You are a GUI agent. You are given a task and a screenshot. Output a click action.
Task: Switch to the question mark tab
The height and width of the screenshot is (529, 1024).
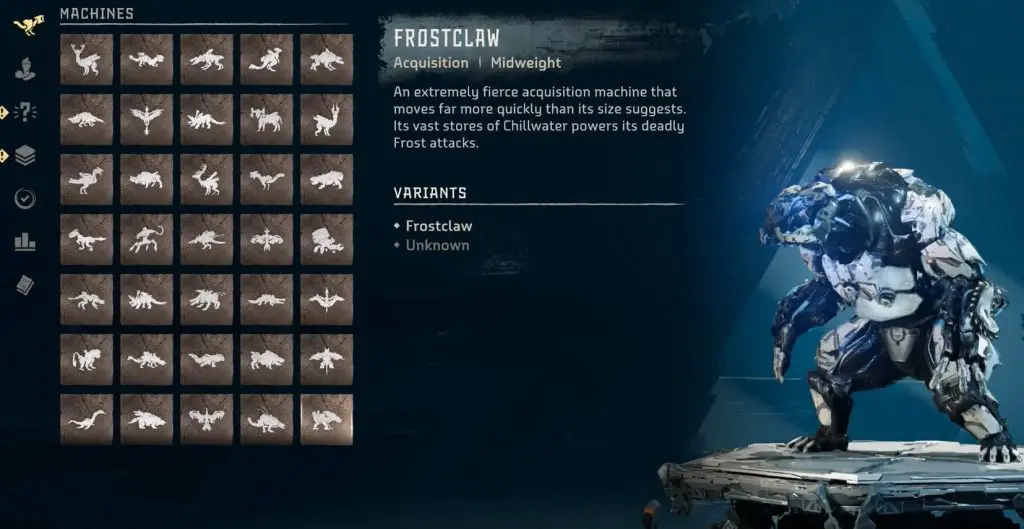coord(25,112)
